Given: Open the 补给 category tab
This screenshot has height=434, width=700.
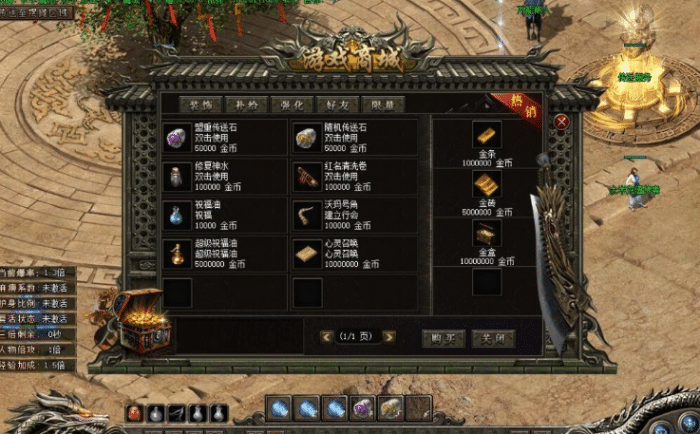Looking at the screenshot, I should click(245, 104).
